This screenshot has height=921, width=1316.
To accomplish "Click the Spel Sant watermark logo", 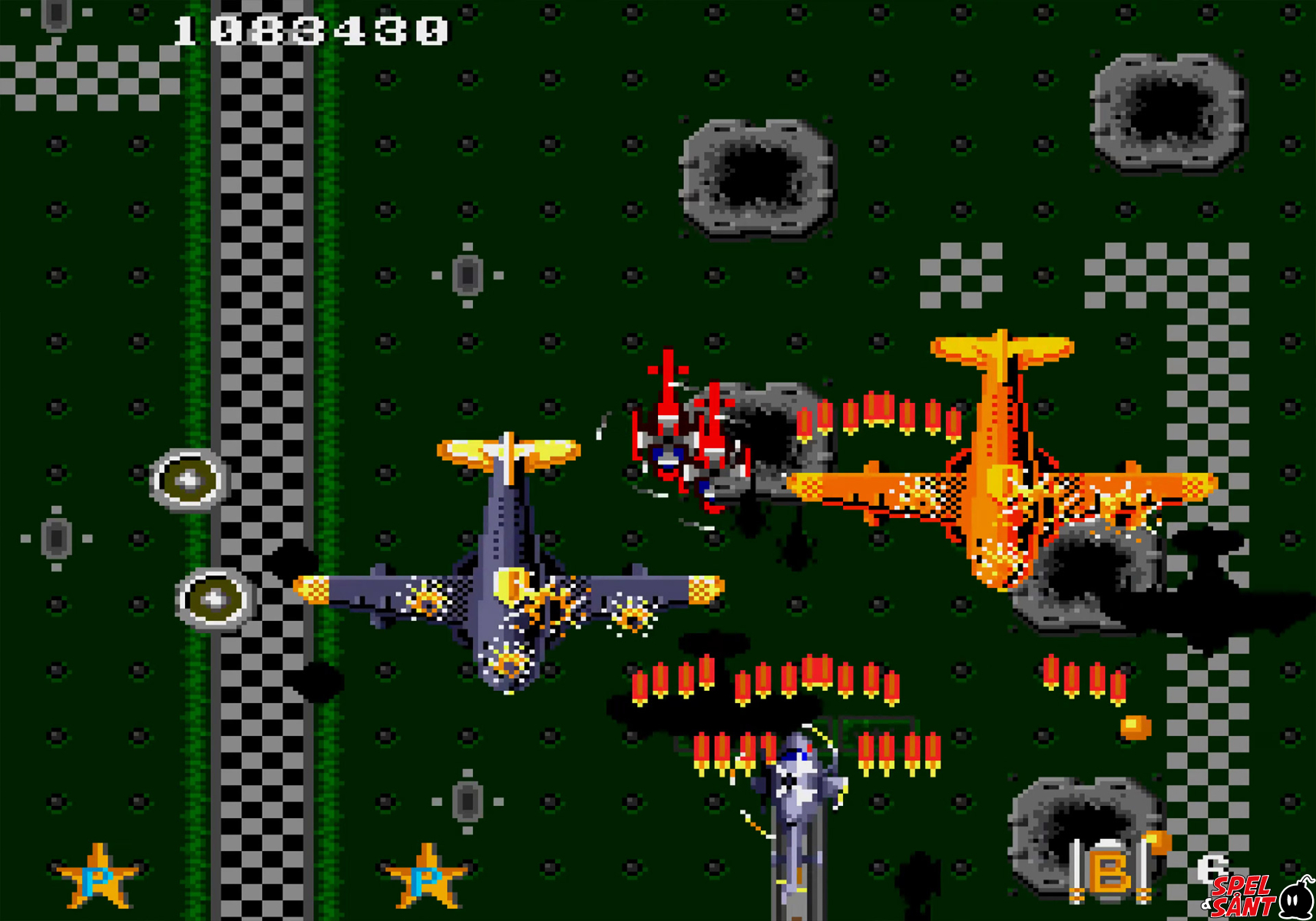I will (x=1259, y=896).
